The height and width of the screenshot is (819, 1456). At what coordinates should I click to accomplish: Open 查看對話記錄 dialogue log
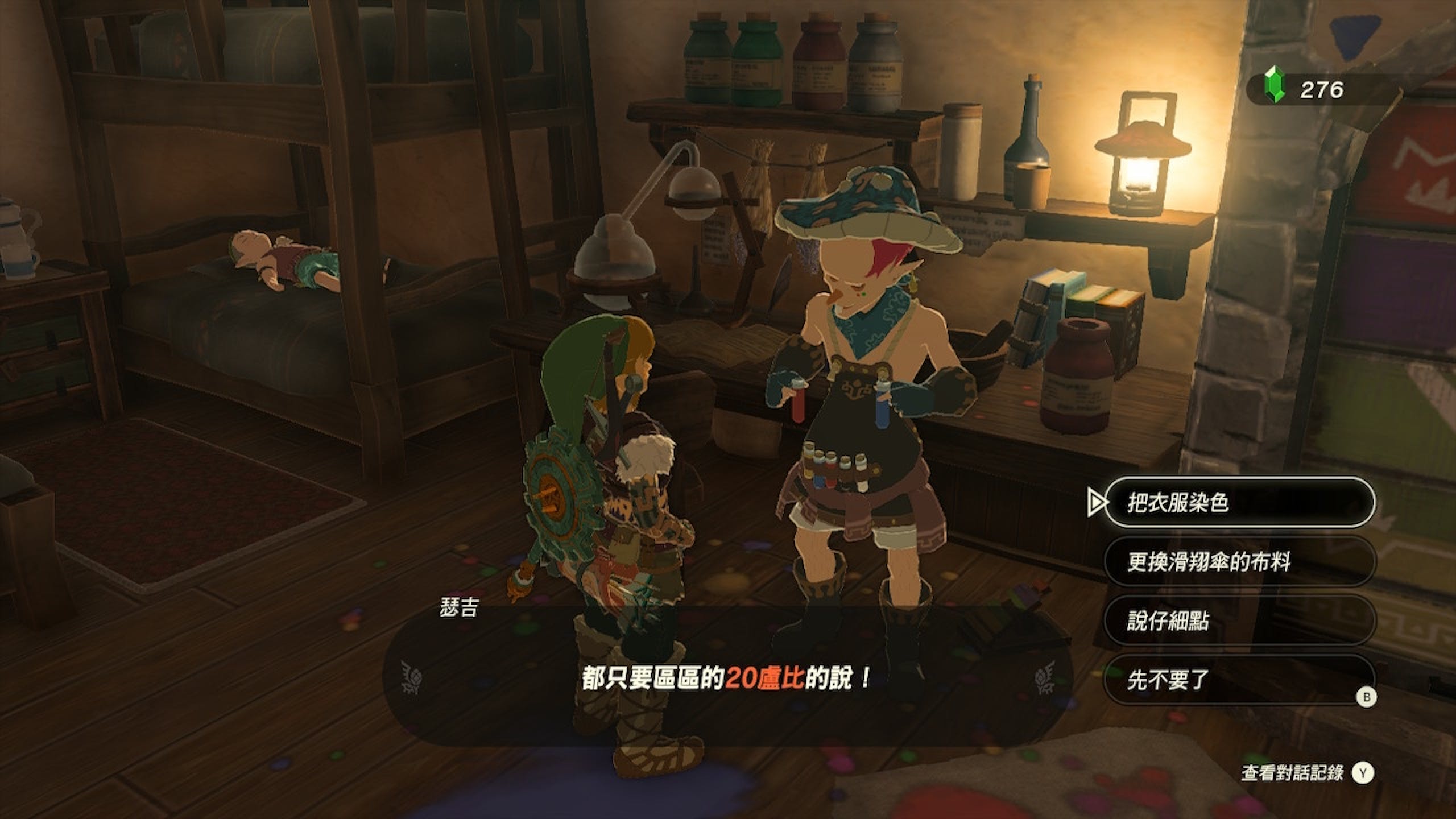click(1306, 772)
